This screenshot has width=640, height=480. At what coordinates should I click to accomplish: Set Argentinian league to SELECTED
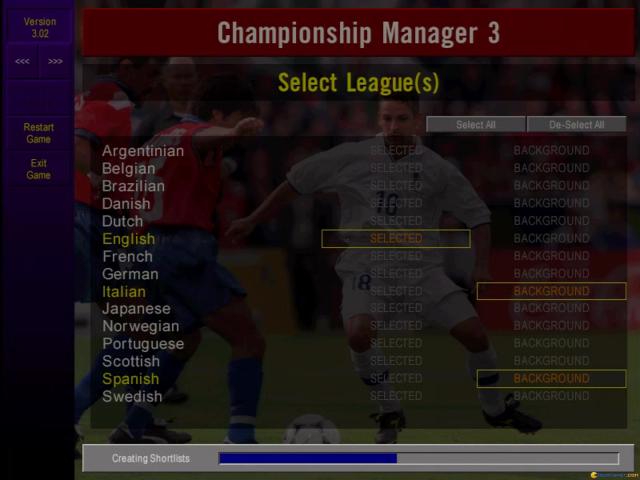[x=396, y=151]
